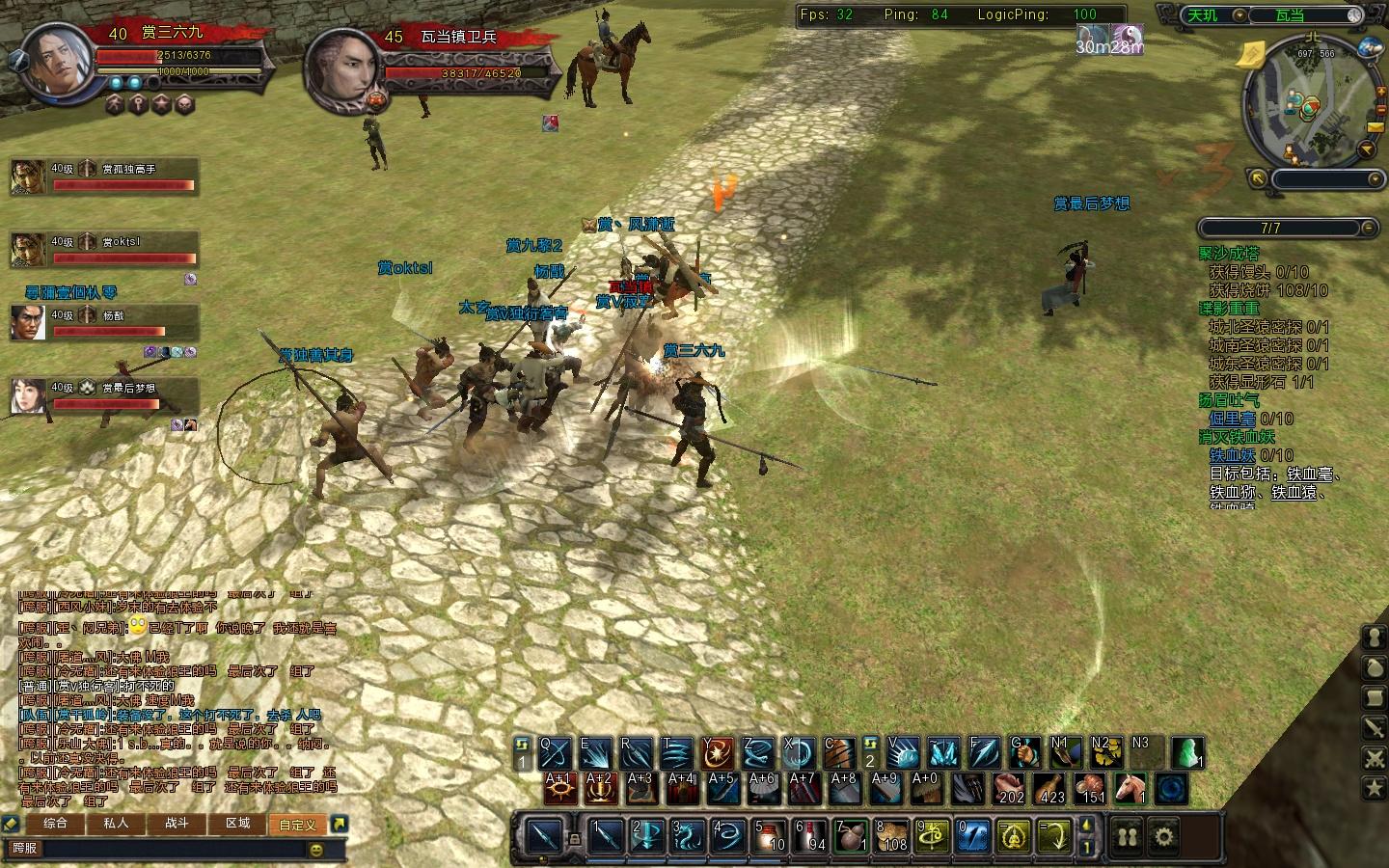
Task: Activate the dragon skill in slot 3
Action: click(689, 835)
